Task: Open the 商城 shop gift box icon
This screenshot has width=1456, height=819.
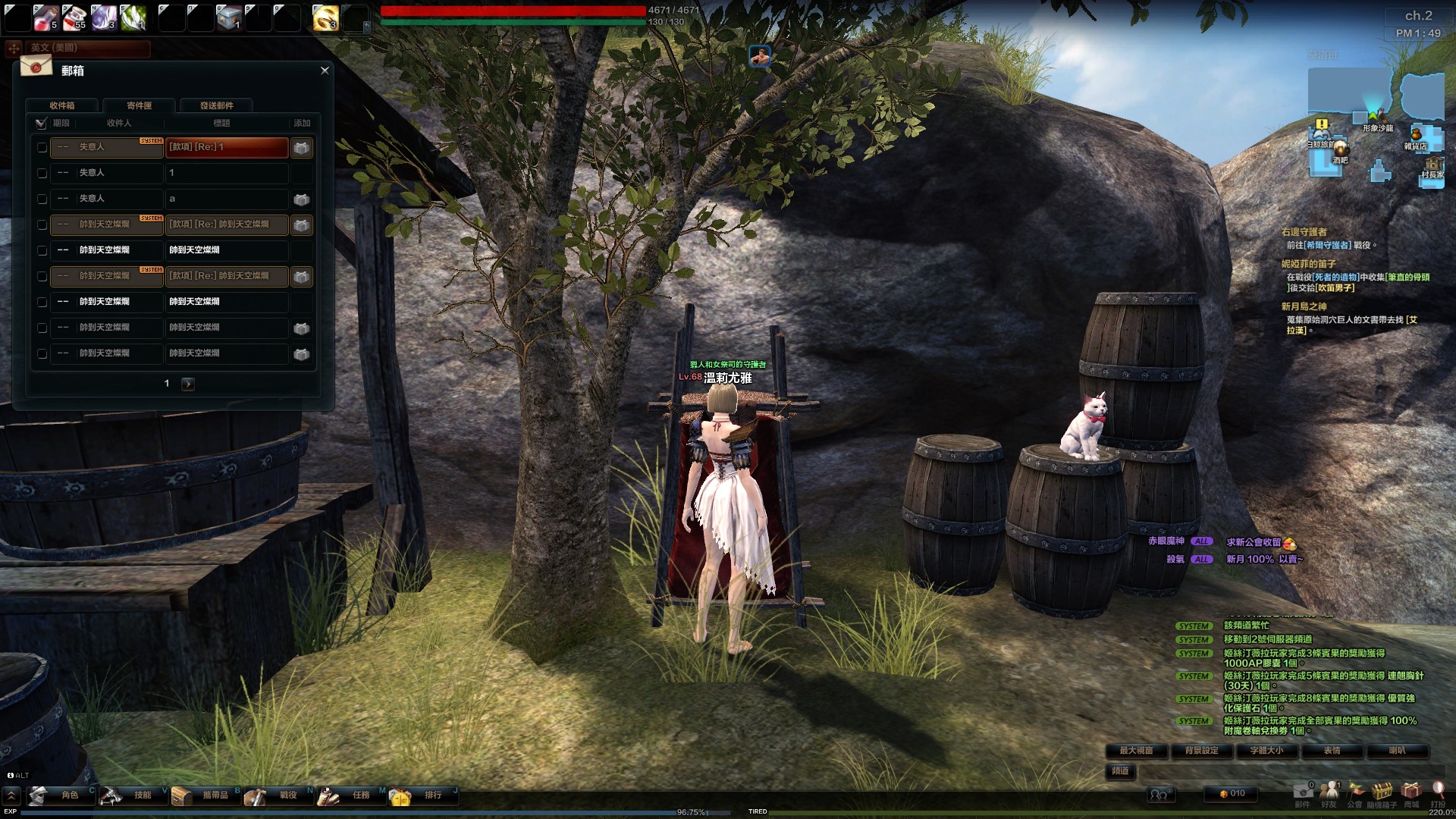Action: tap(1410, 792)
